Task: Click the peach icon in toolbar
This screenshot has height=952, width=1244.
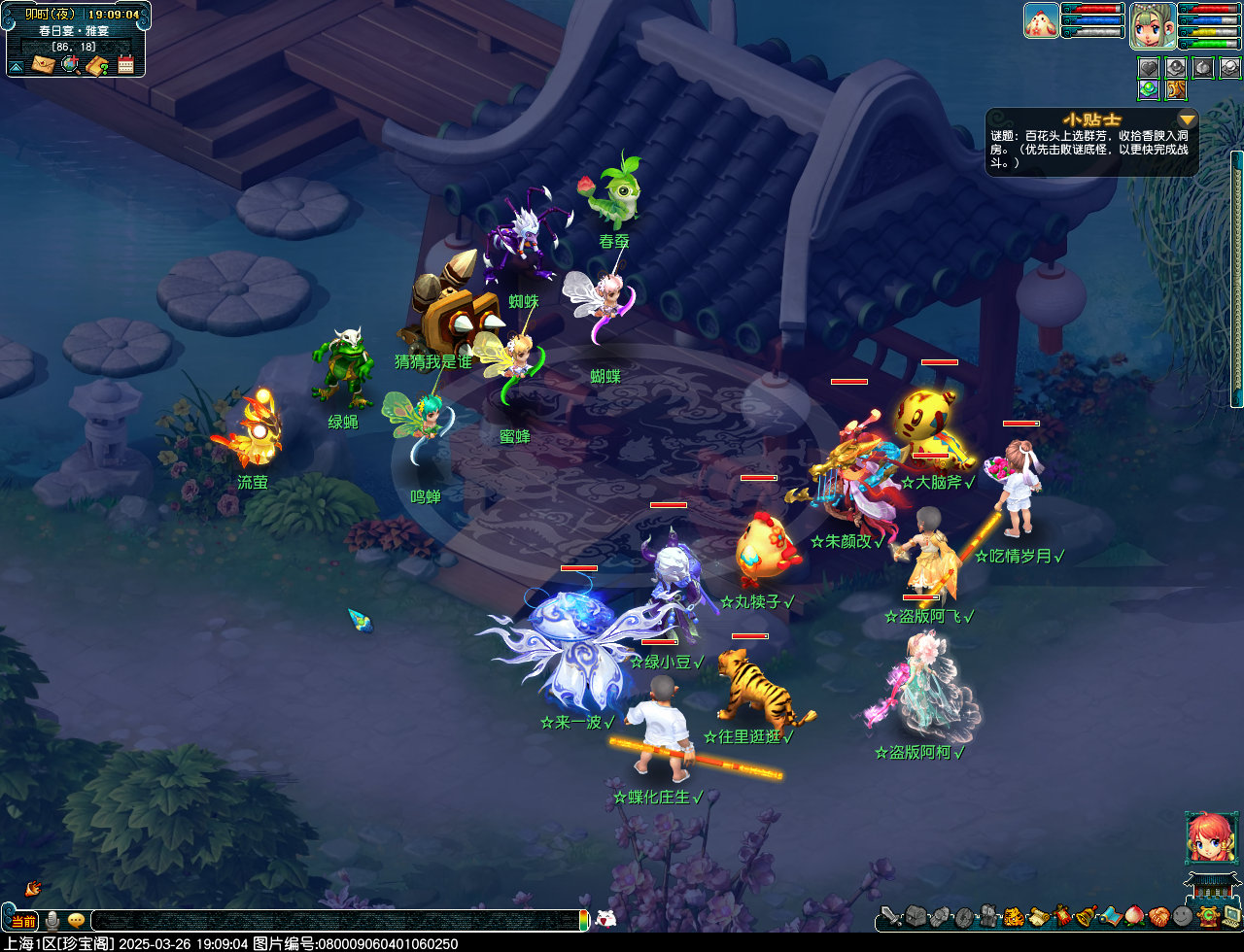Action: click(x=1134, y=915)
